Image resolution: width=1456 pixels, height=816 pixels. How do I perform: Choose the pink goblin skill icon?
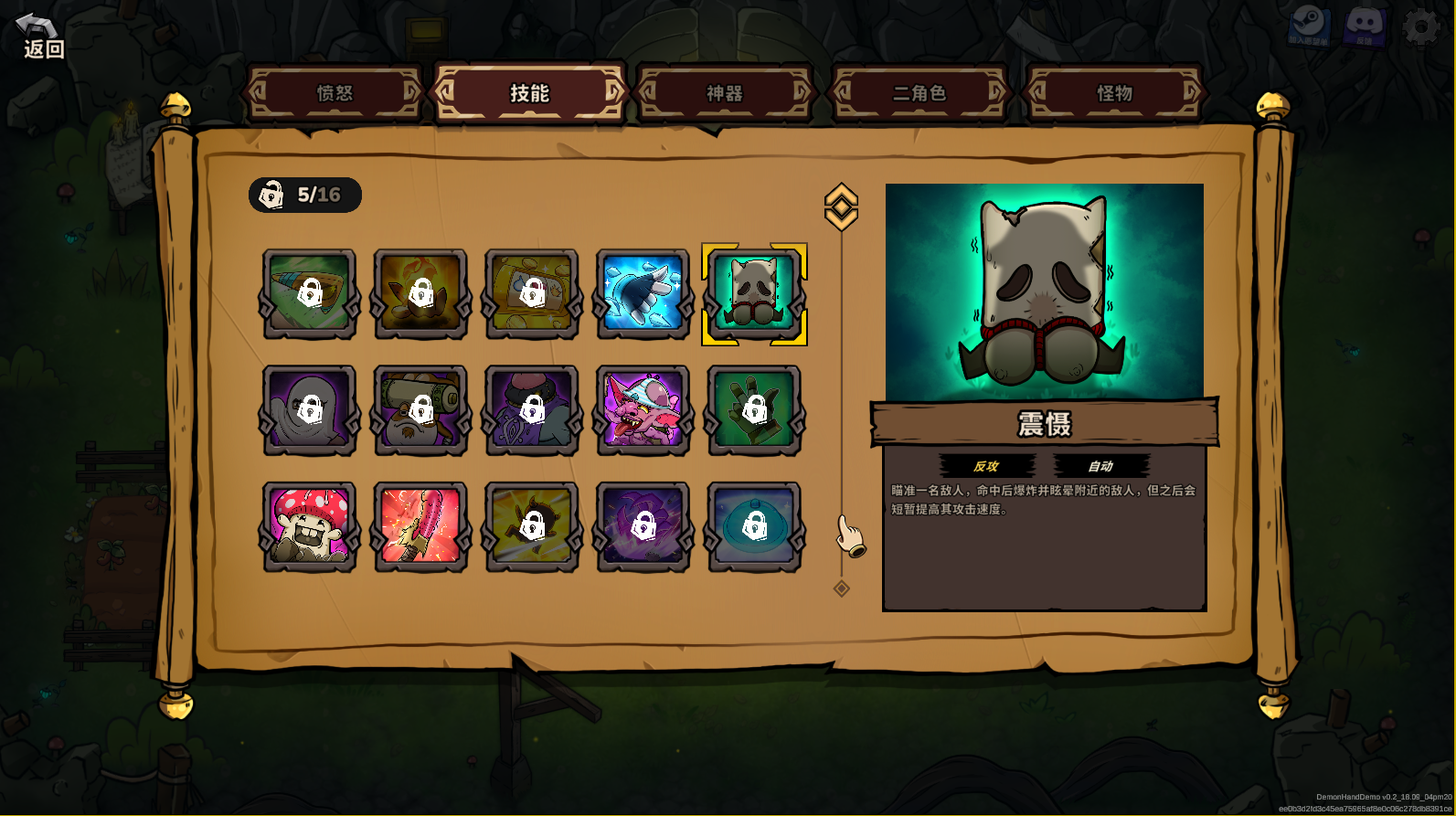[643, 410]
